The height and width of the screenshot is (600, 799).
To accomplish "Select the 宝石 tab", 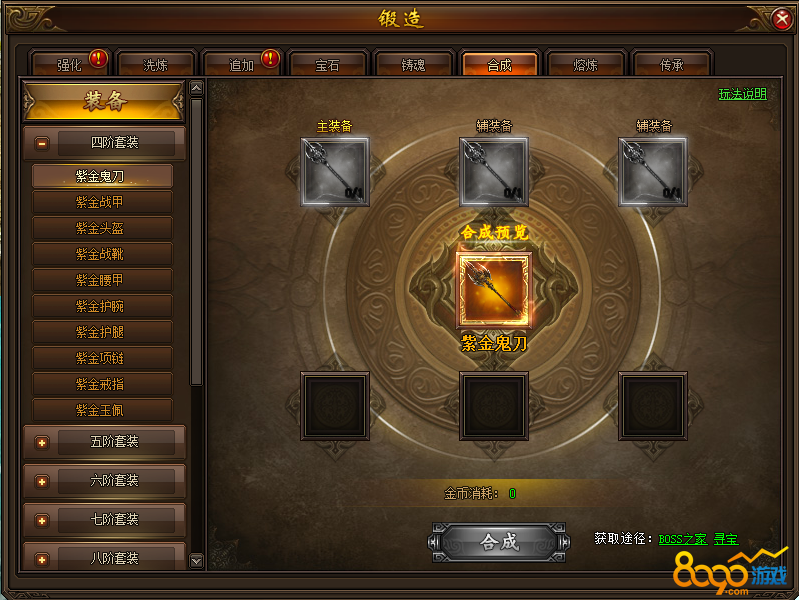I will (328, 65).
